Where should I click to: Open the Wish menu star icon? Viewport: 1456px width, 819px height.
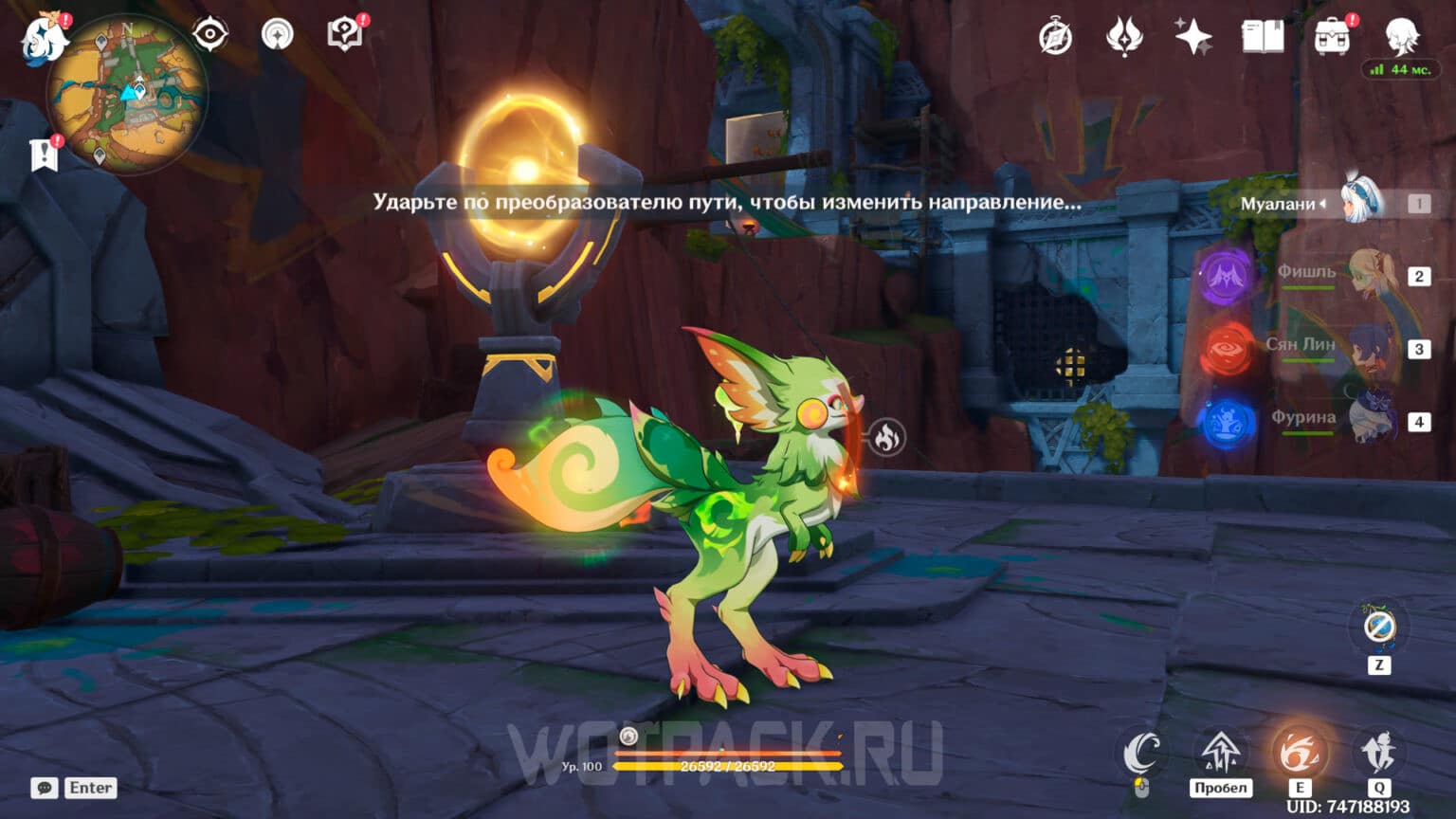tap(1192, 38)
